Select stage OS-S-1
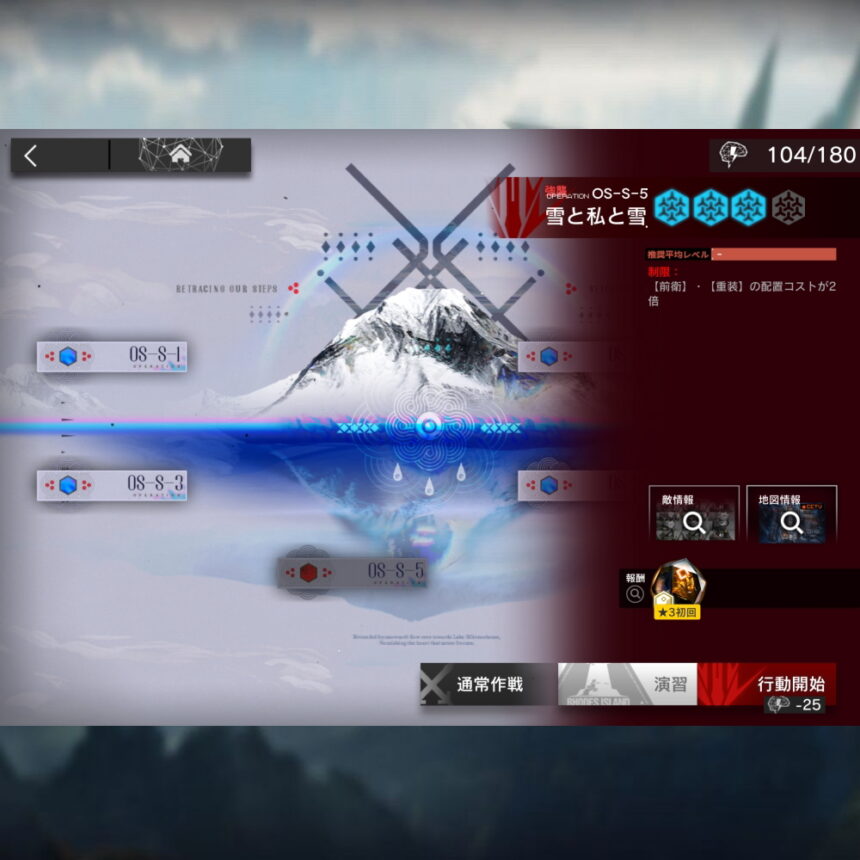860x860 pixels. pos(112,356)
